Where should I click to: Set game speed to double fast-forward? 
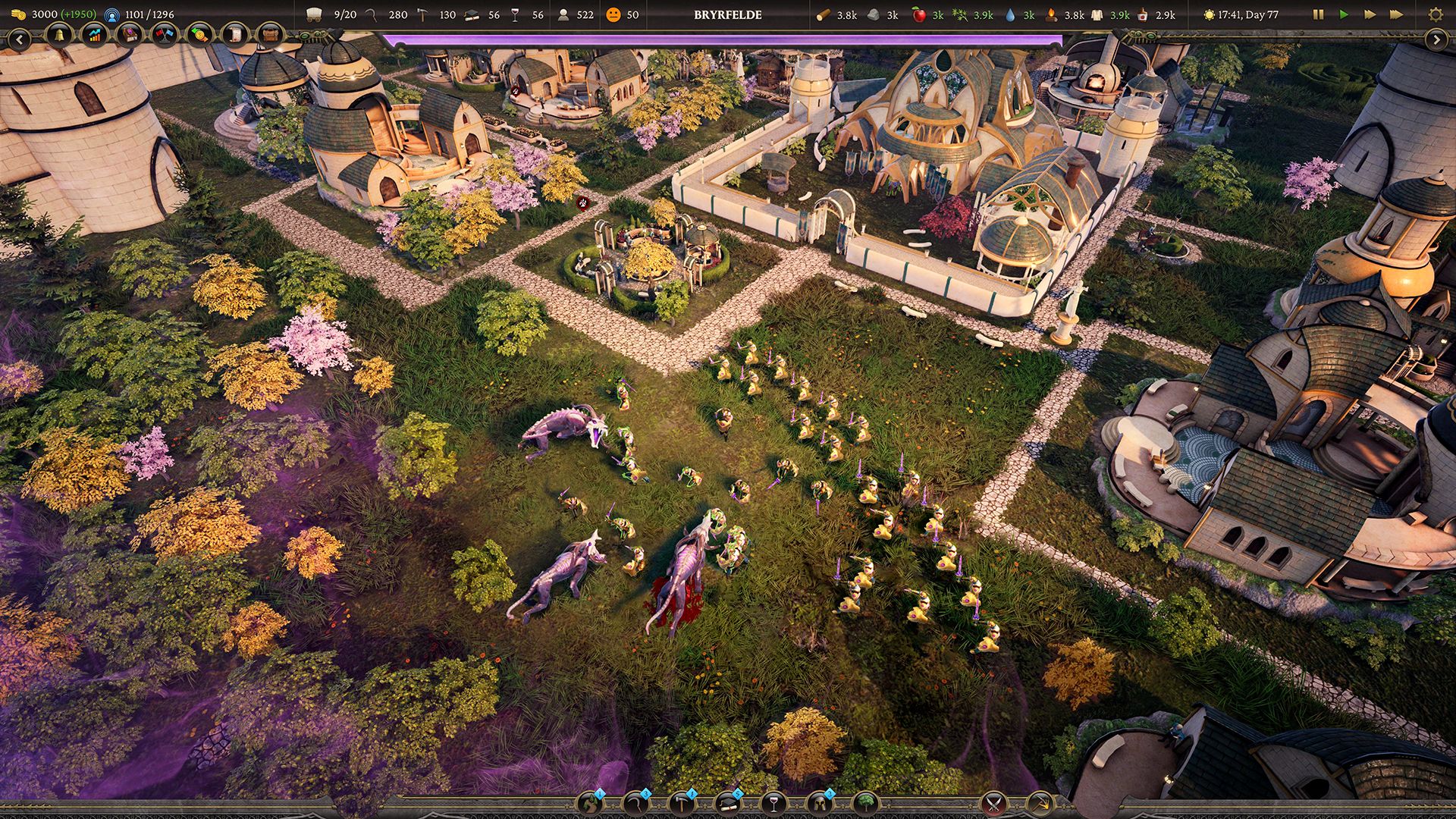pyautogui.click(x=1370, y=14)
